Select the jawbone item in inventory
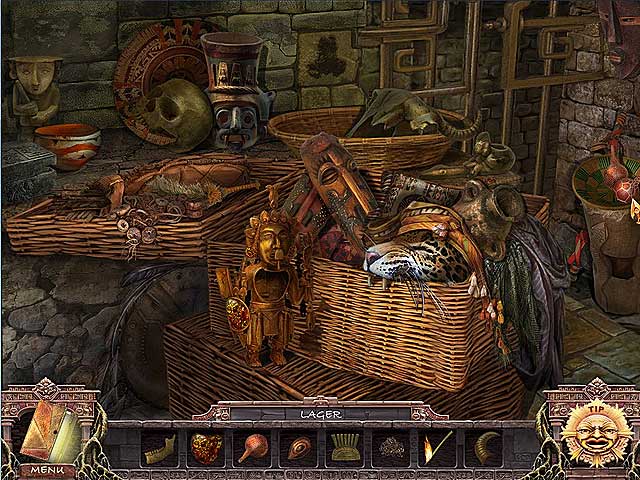640x480 pixels. point(160,446)
